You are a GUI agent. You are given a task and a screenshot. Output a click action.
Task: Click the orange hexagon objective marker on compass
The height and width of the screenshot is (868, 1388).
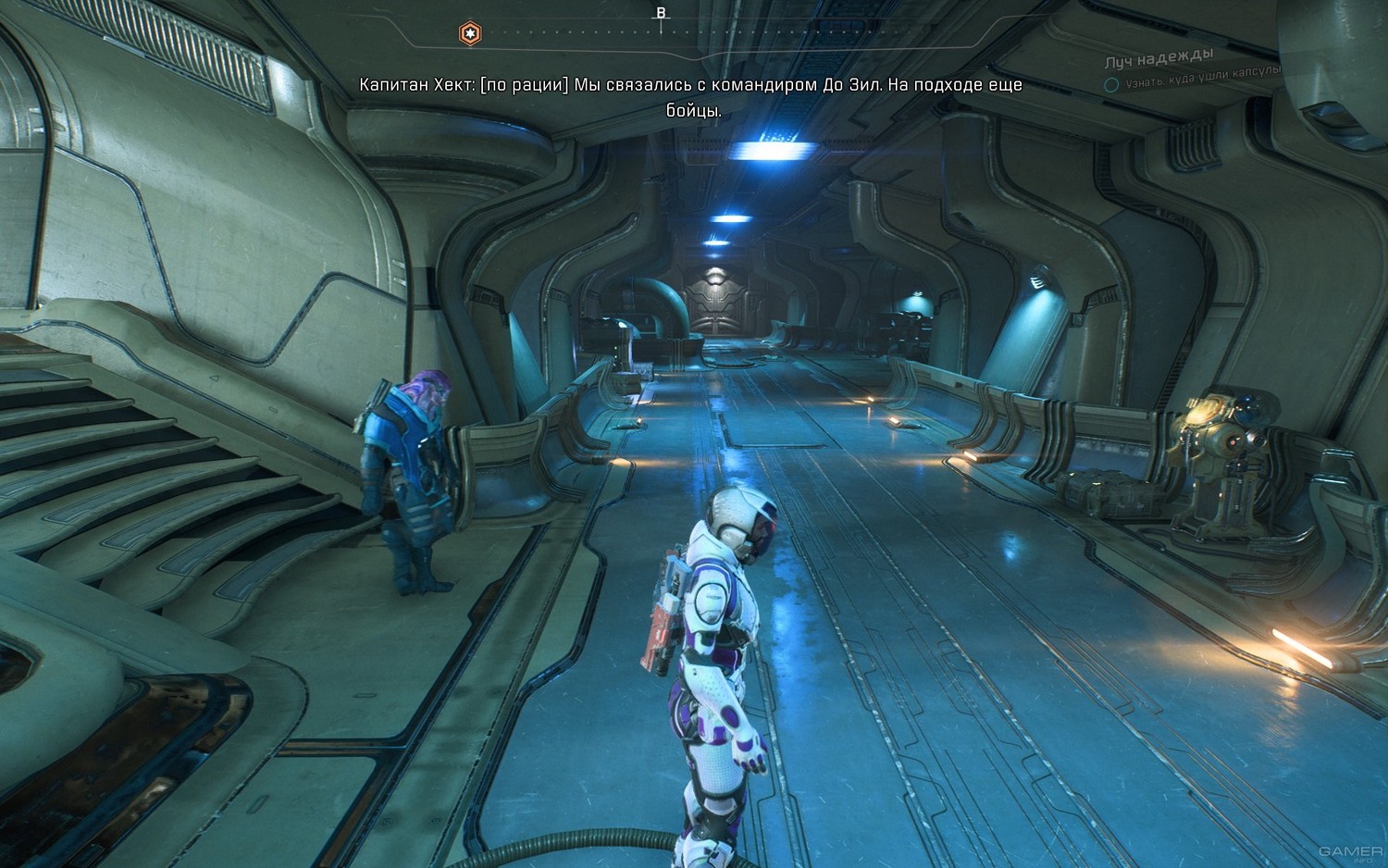[470, 34]
